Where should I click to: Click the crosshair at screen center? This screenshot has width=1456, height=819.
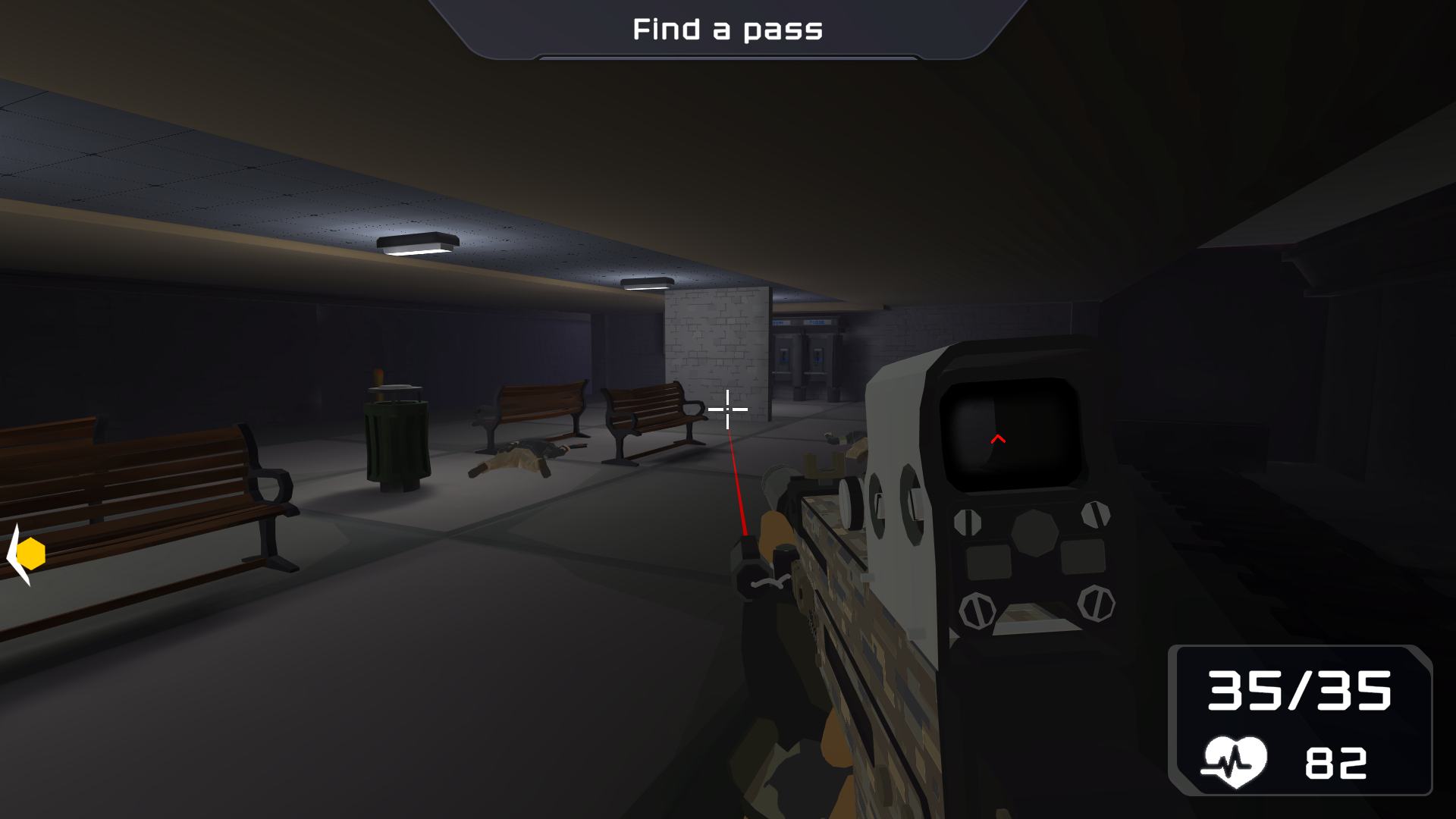point(728,409)
